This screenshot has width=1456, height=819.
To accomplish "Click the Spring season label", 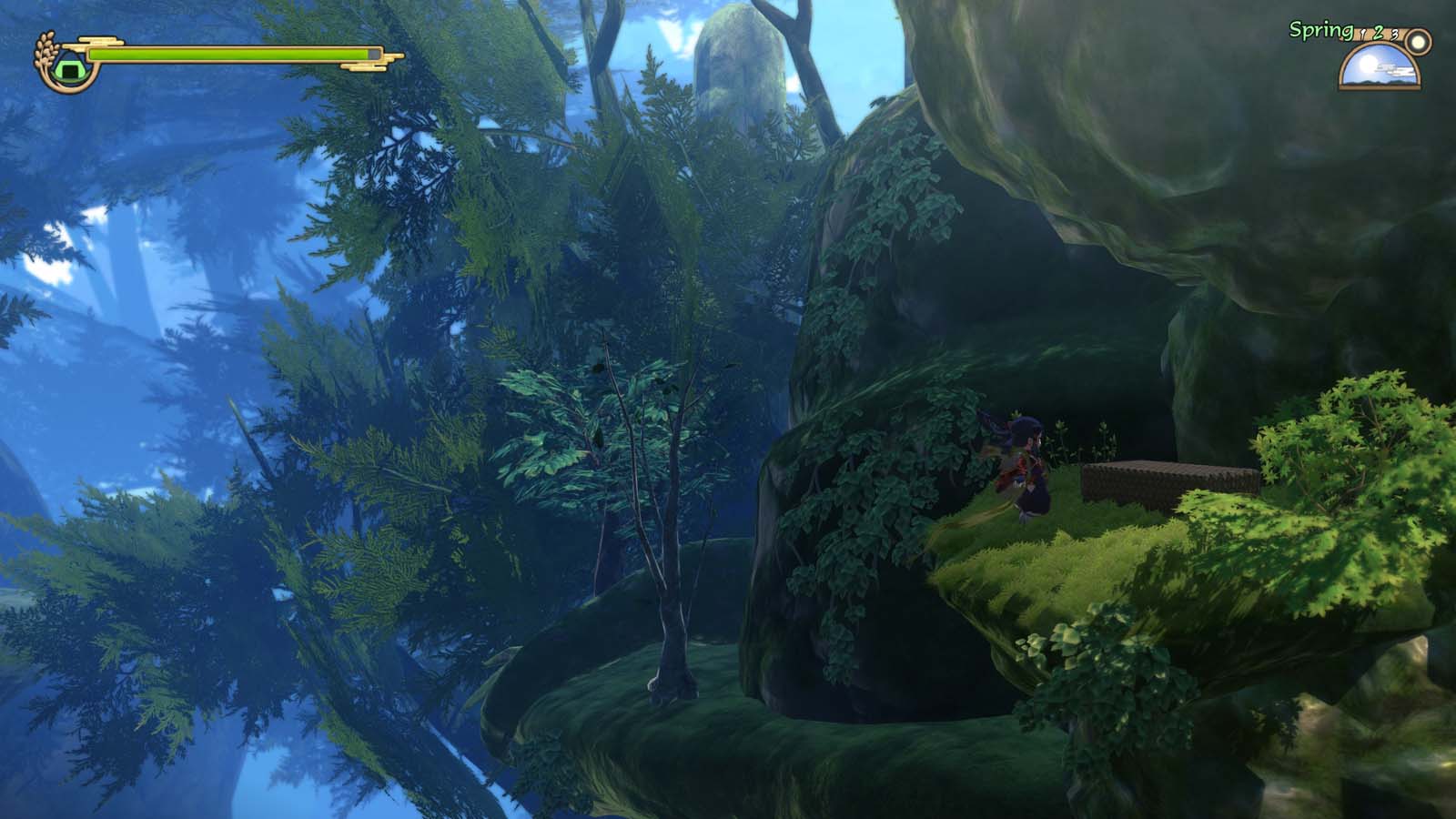I will pyautogui.click(x=1321, y=30).
